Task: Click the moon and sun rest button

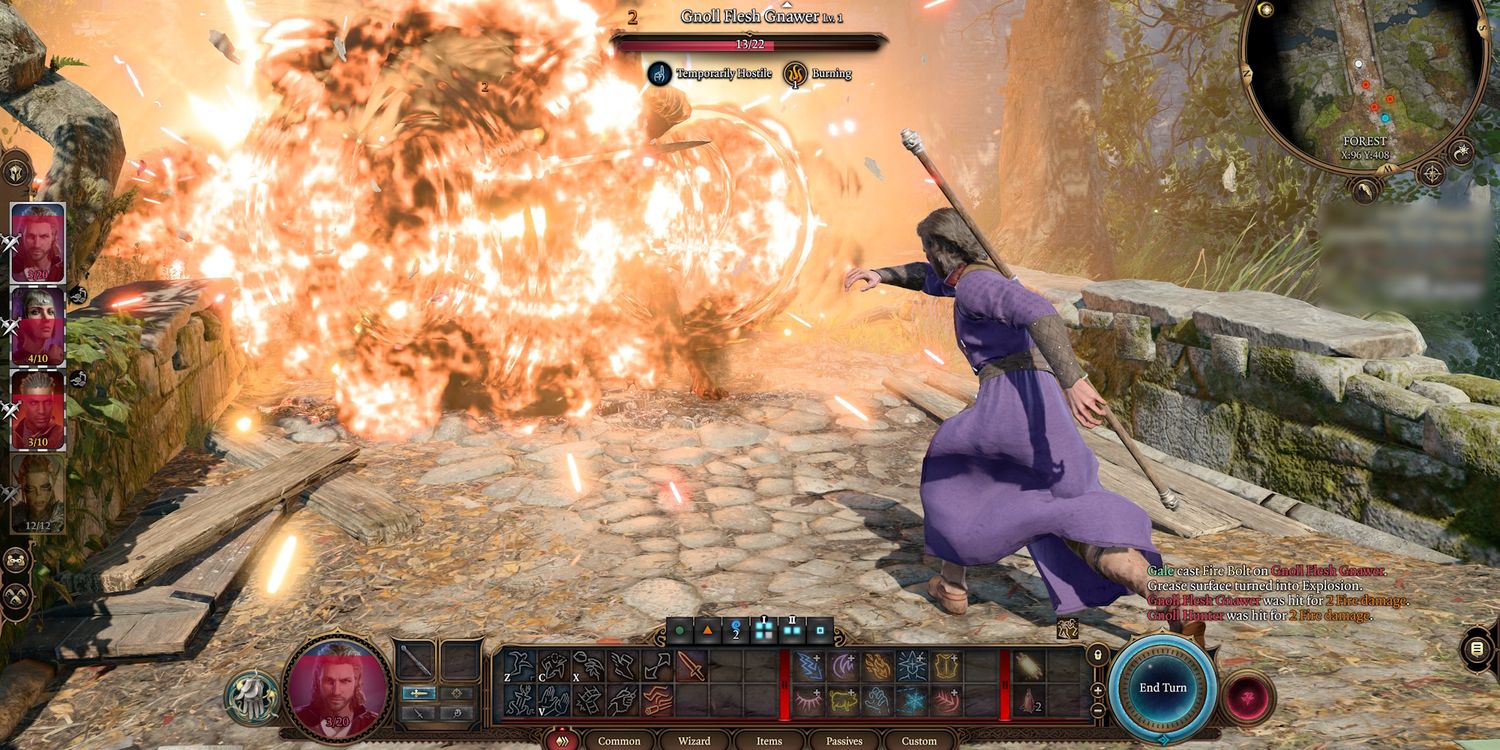Action: [x=1461, y=152]
